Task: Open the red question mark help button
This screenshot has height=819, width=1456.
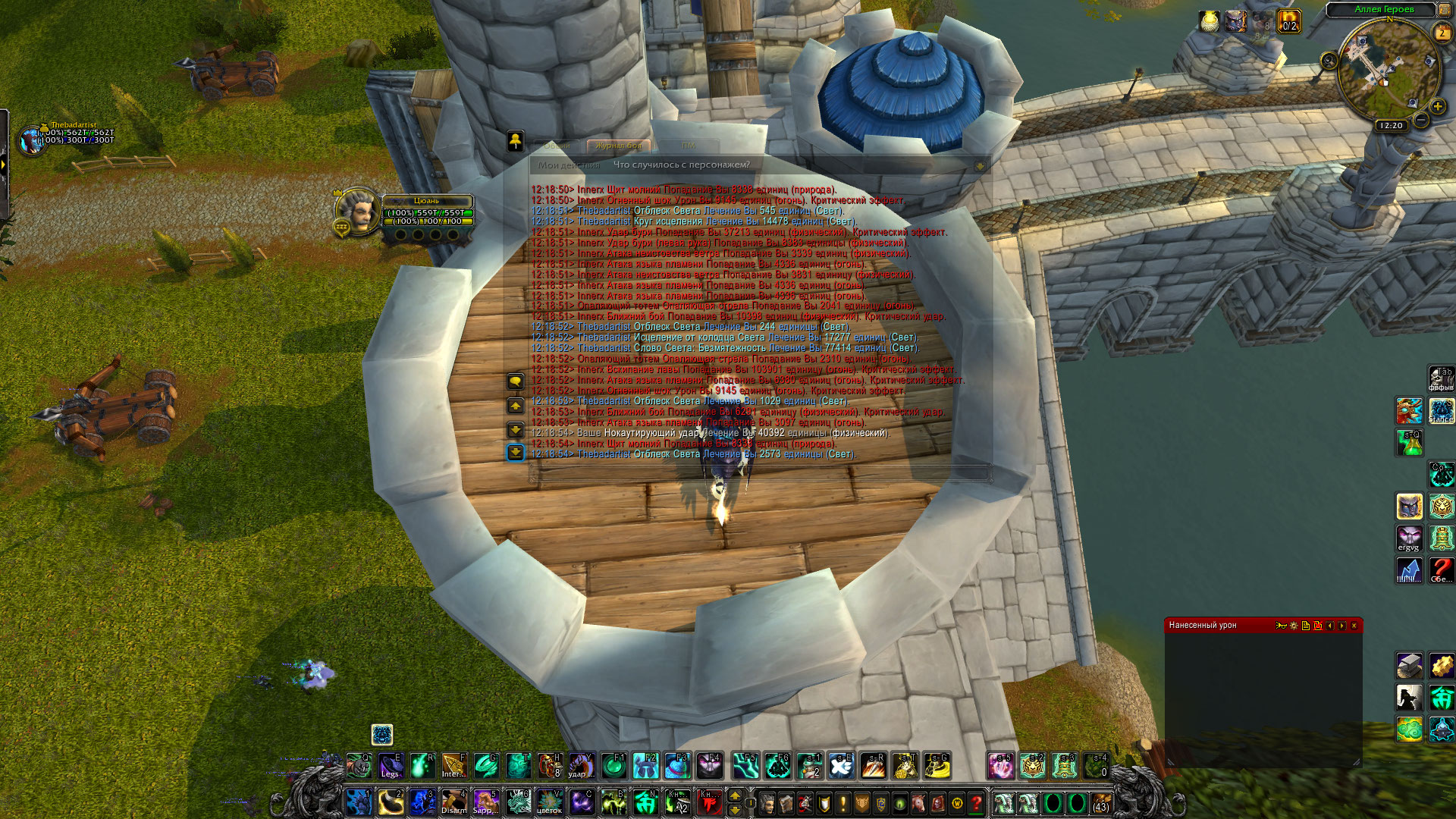Action: point(977,803)
